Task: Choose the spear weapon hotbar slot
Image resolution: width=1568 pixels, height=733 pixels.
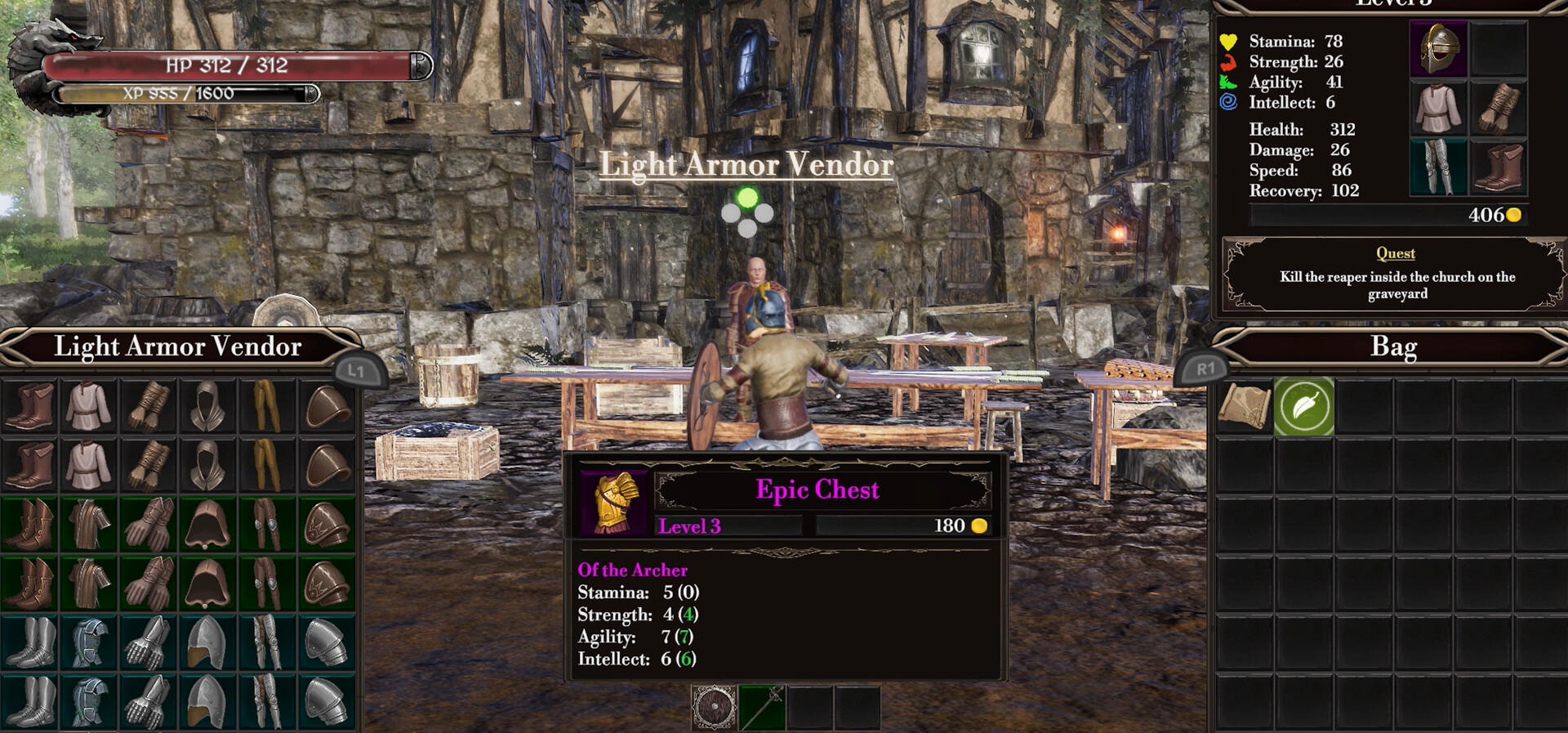Action: point(762,707)
